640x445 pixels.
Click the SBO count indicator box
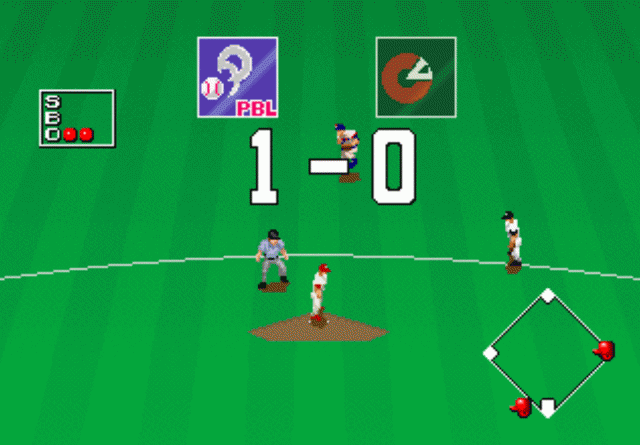pos(76,118)
